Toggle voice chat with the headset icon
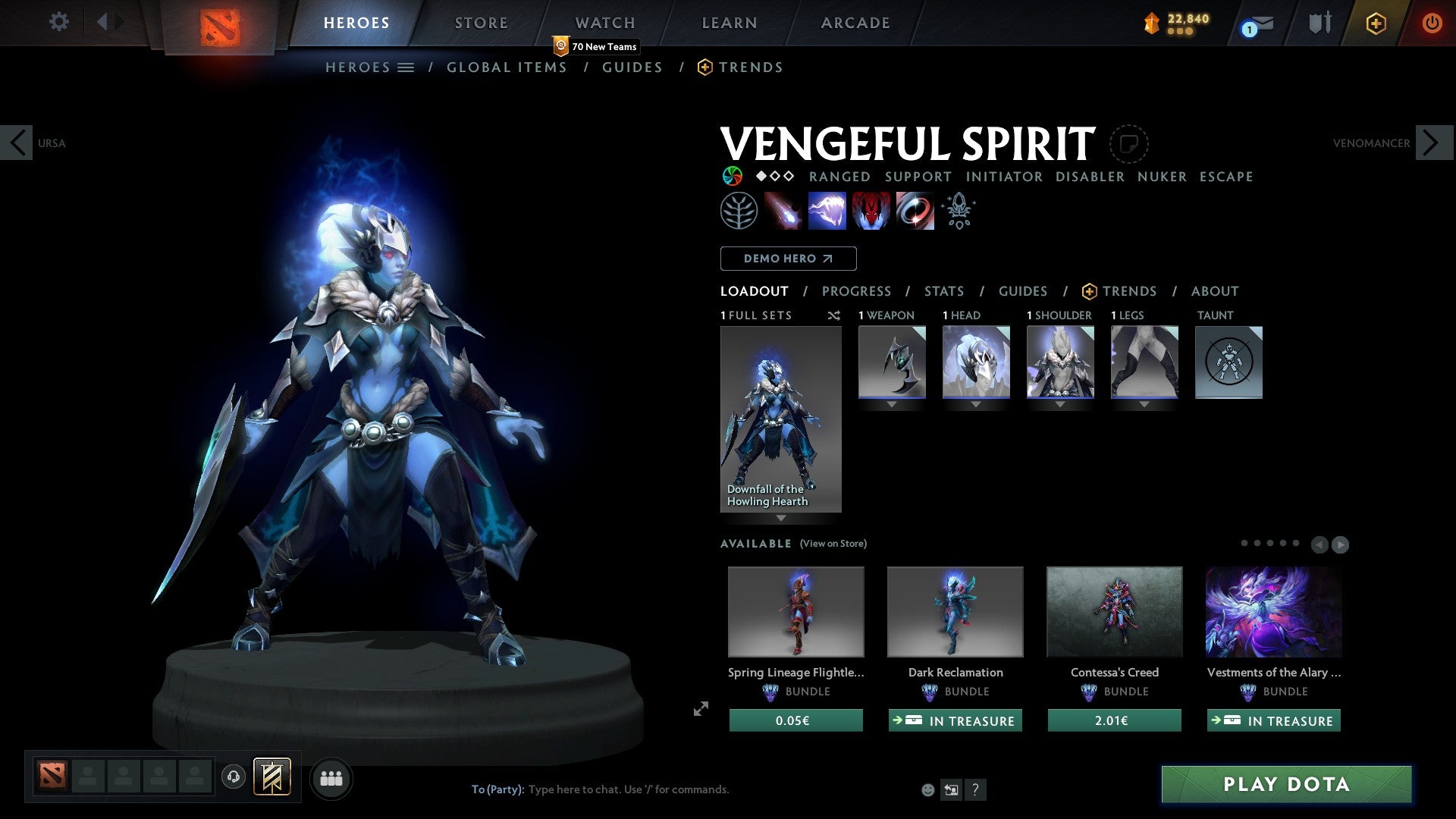Viewport: 1456px width, 819px height. pos(233,777)
